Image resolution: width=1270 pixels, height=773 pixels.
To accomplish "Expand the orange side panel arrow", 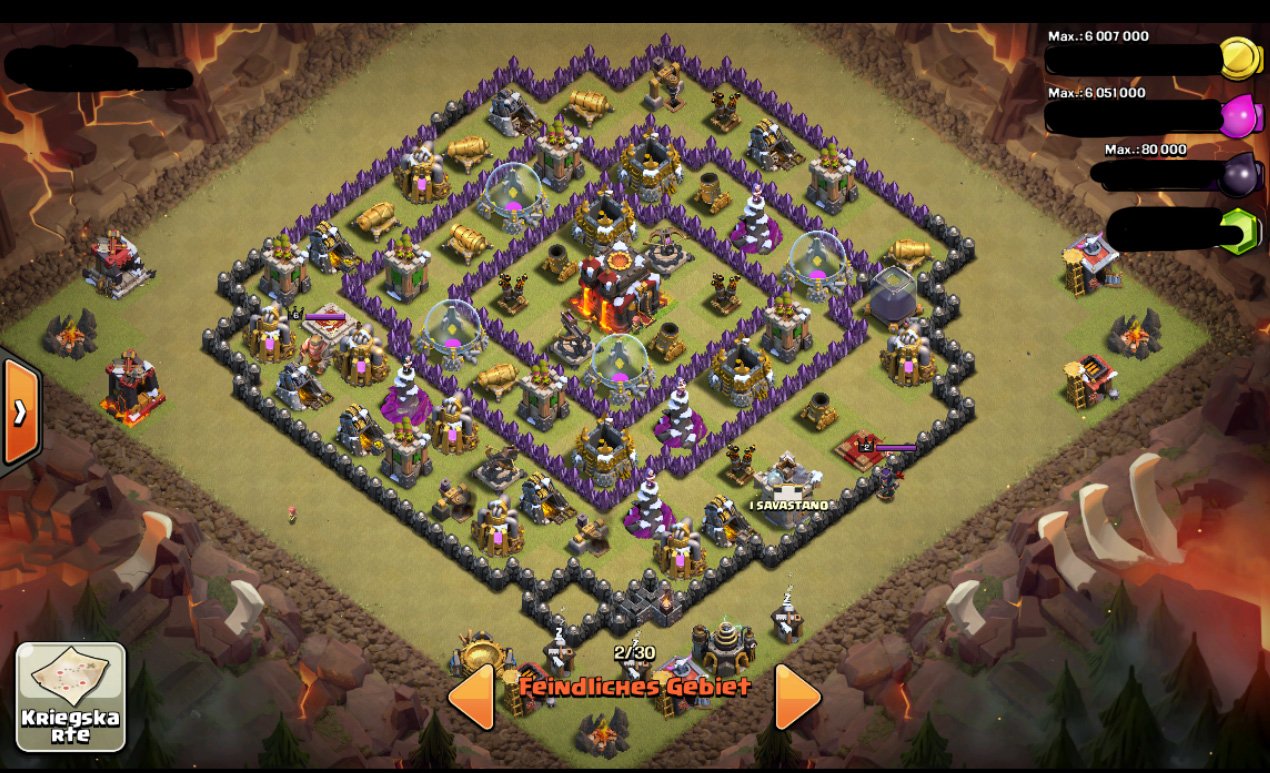I will (x=20, y=411).
